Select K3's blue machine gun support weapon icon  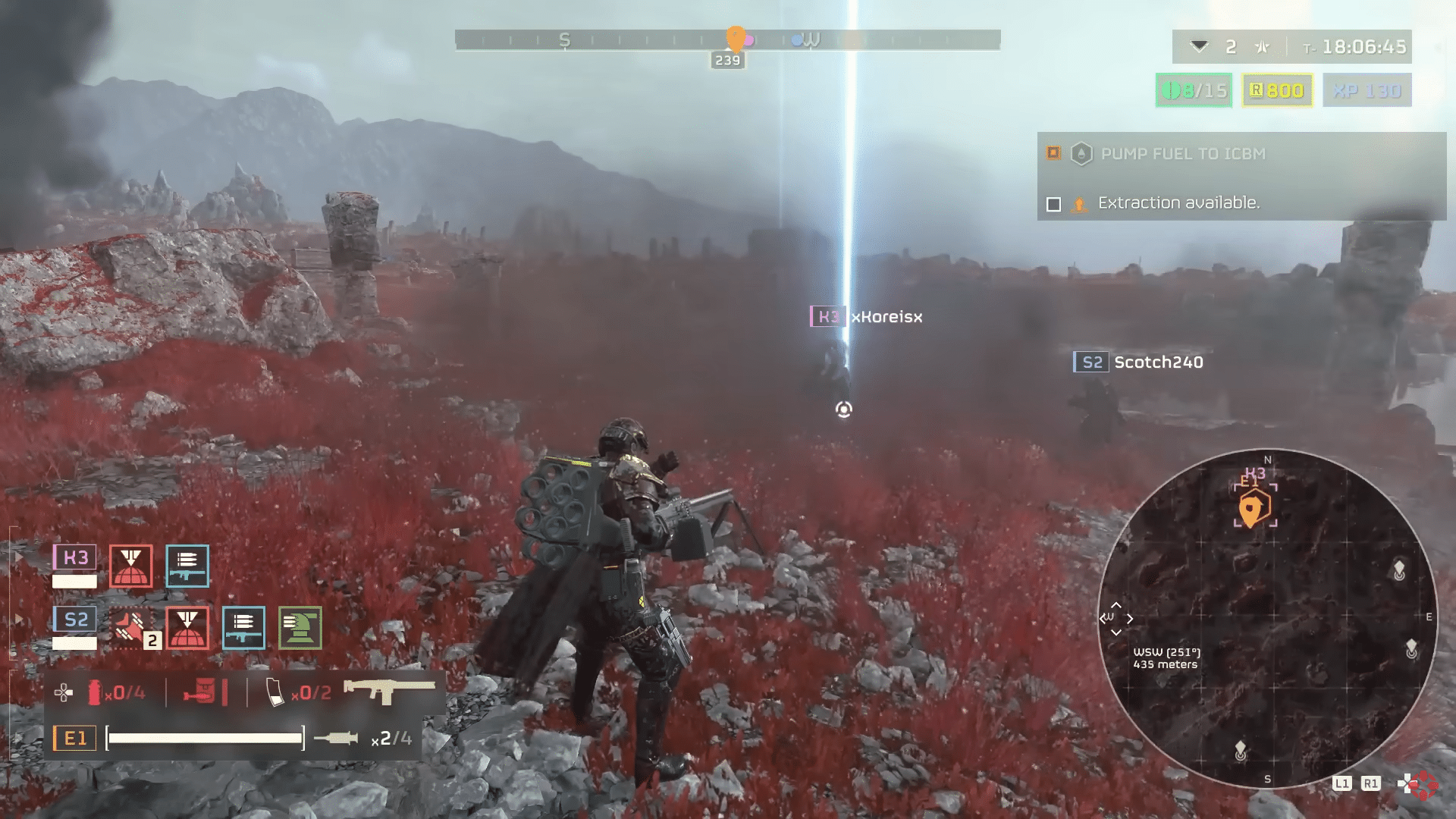point(187,565)
